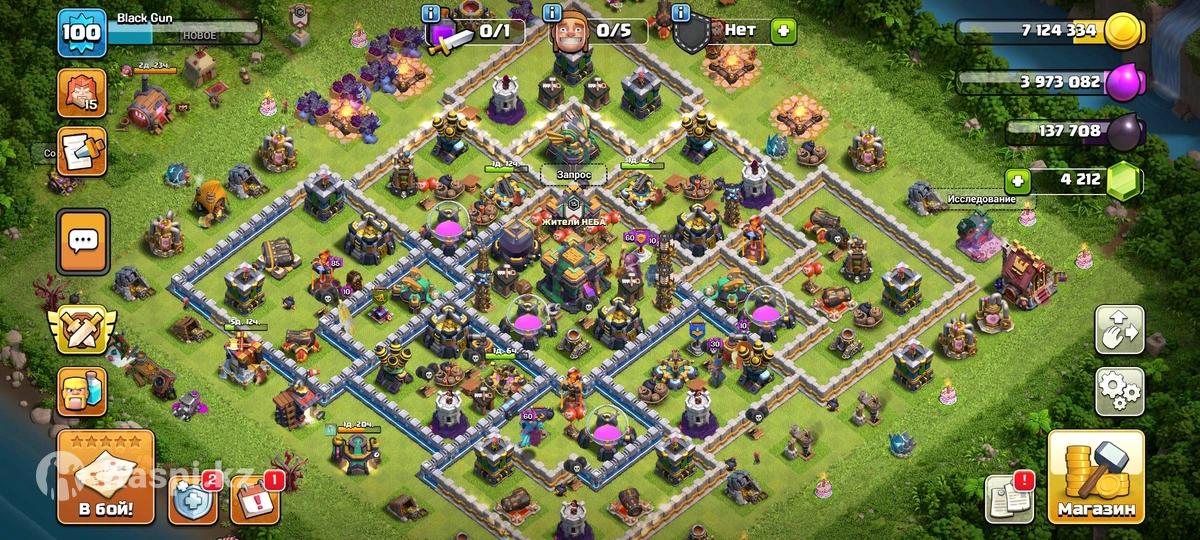Open the clipboard tasks icon
This screenshot has height=540, width=1200.
pos(82,151)
